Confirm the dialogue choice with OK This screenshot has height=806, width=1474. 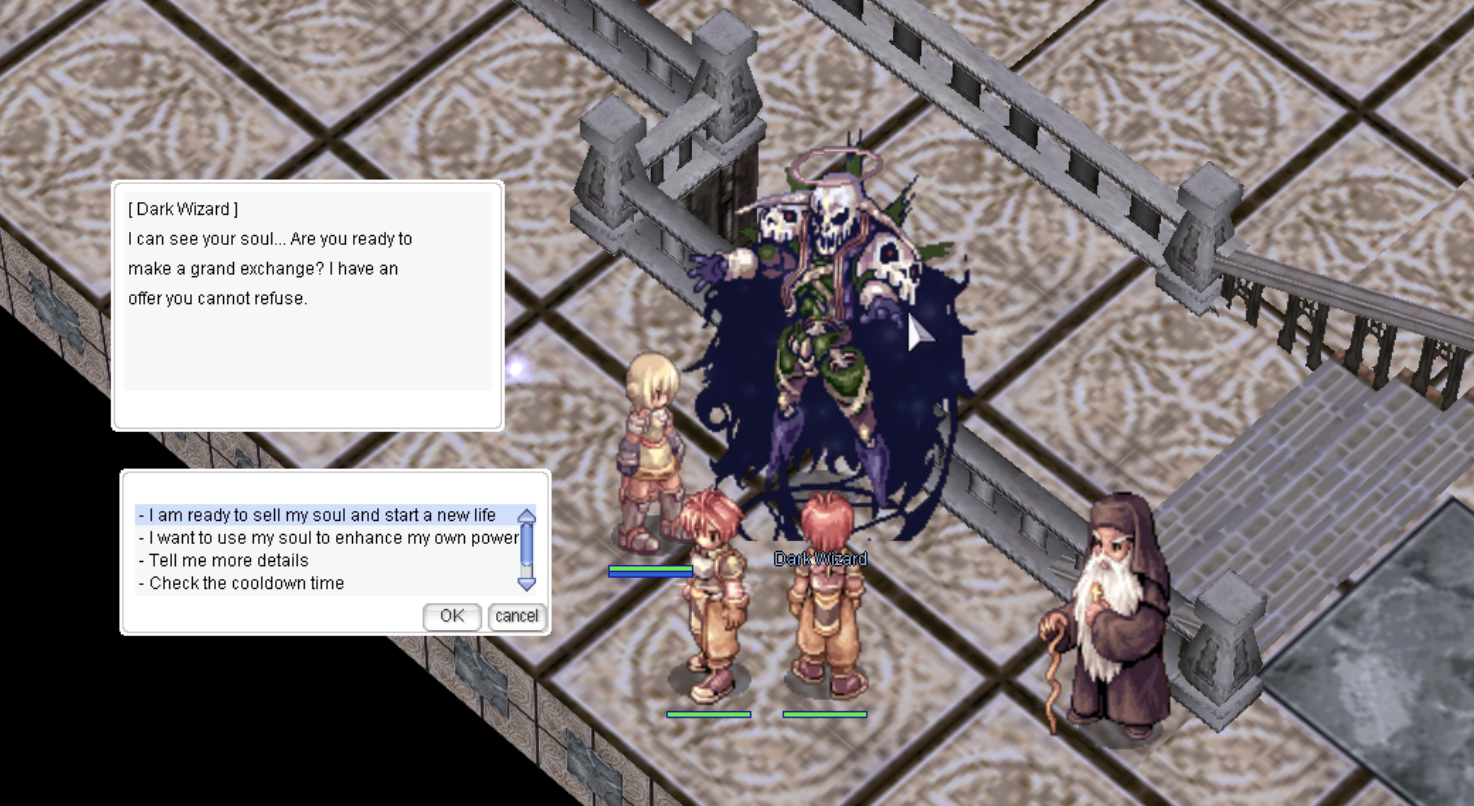point(452,616)
